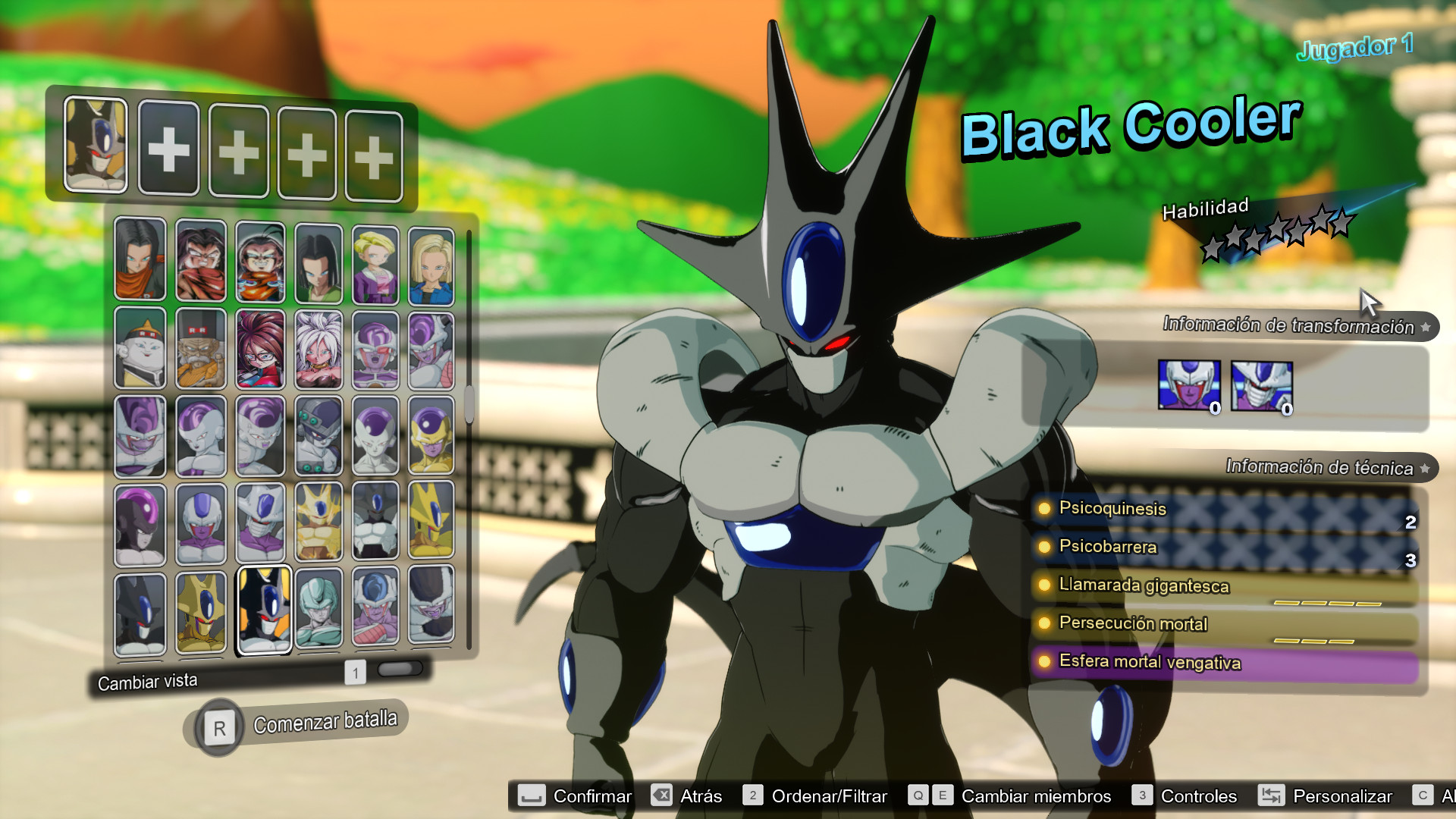Screen dimensions: 1456x819
Task: Click Cooler's second transformation icon
Action: [x=1262, y=384]
